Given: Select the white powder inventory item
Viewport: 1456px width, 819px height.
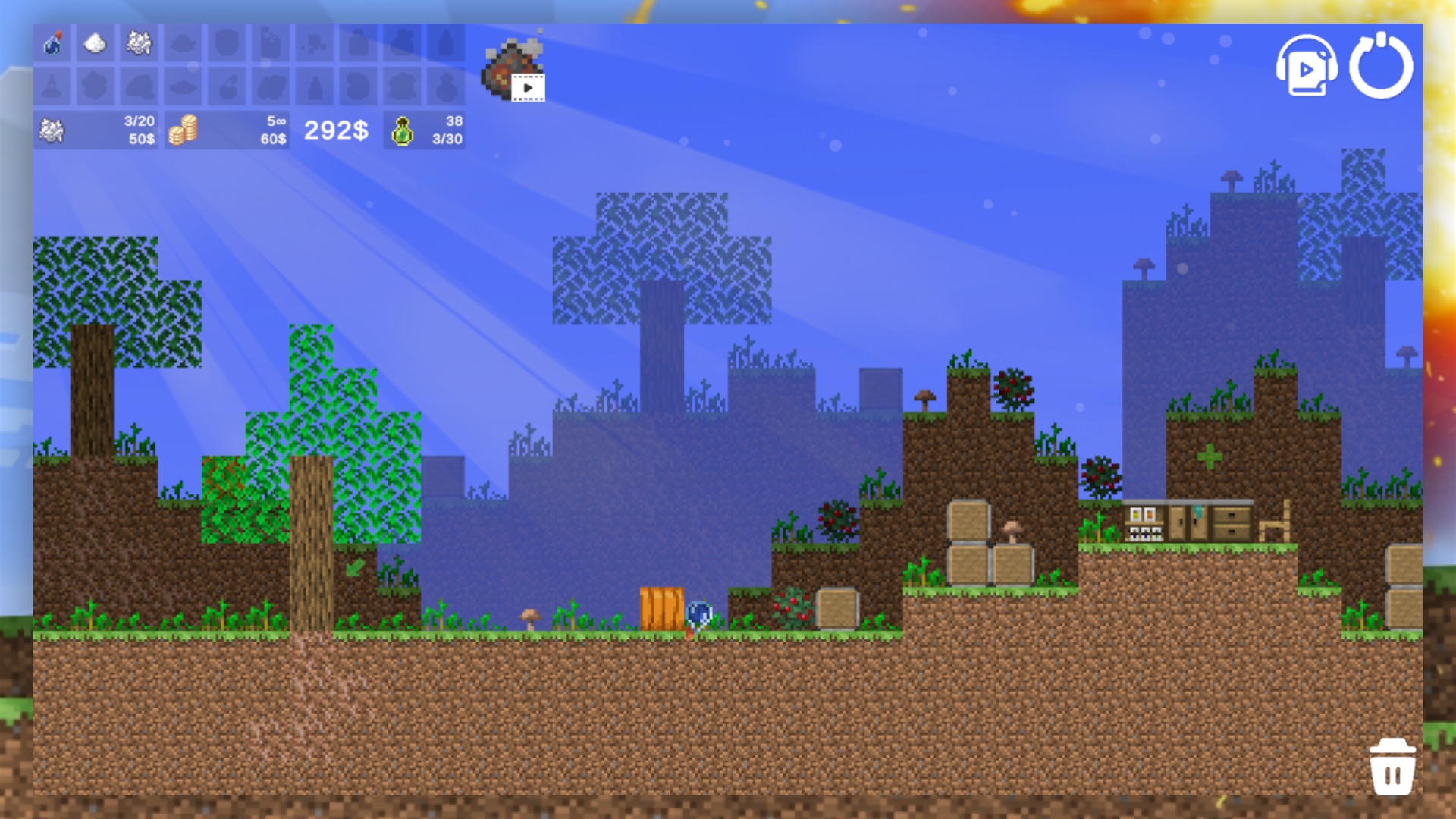Looking at the screenshot, I should pyautogui.click(x=93, y=44).
